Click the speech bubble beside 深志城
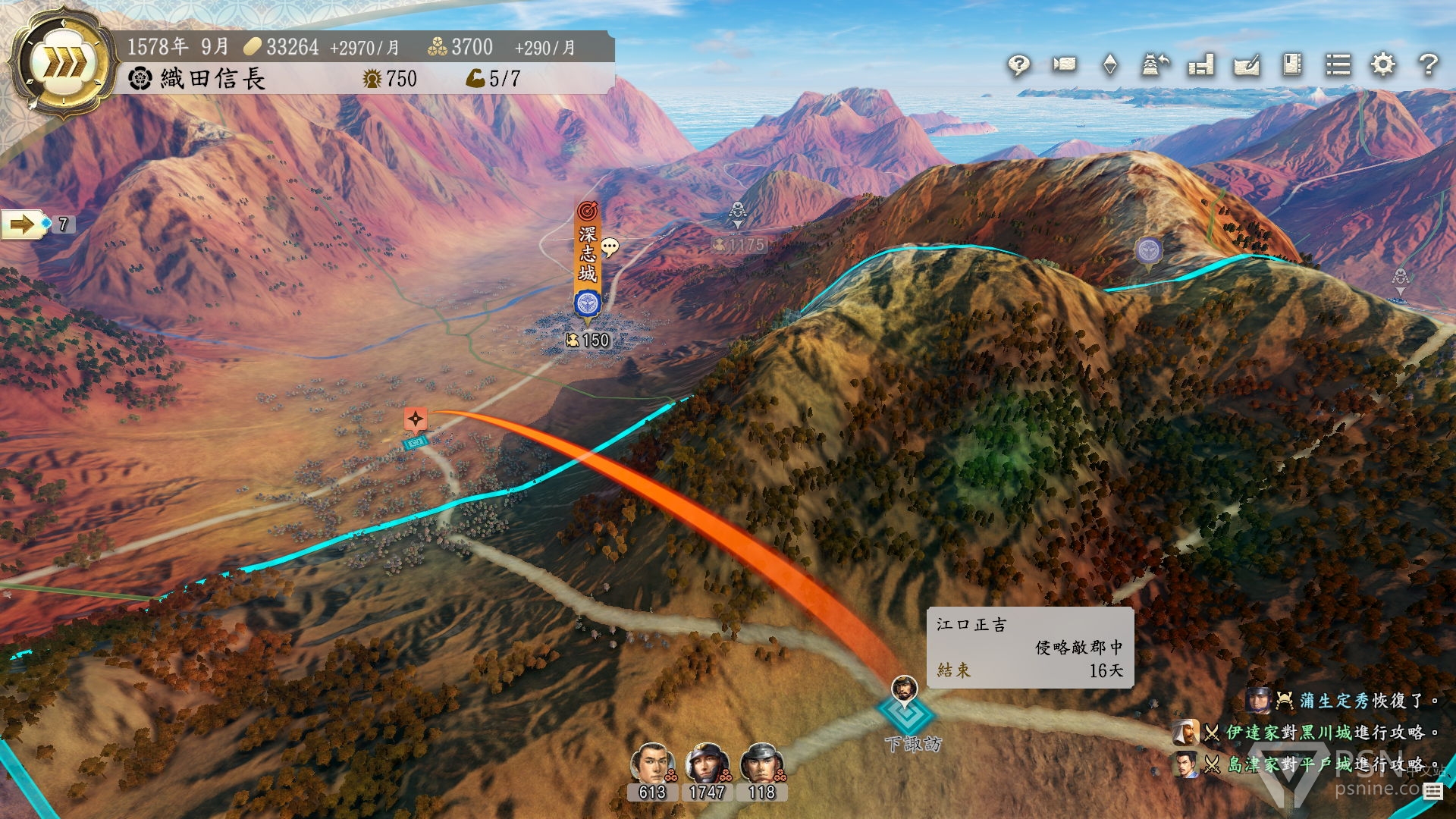The height and width of the screenshot is (819, 1456). pos(610,247)
